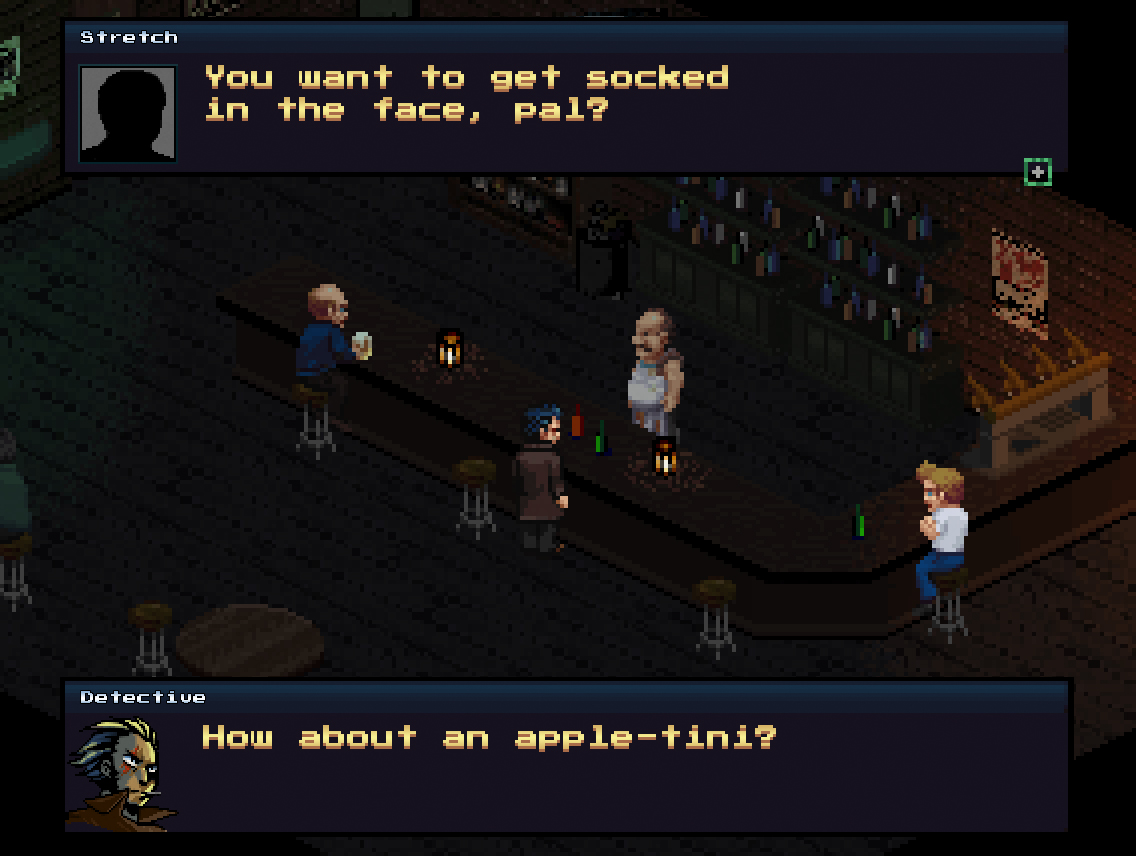This screenshot has height=856, width=1136.
Task: Click Stretch's dialogue box to continue
Action: click(x=565, y=100)
